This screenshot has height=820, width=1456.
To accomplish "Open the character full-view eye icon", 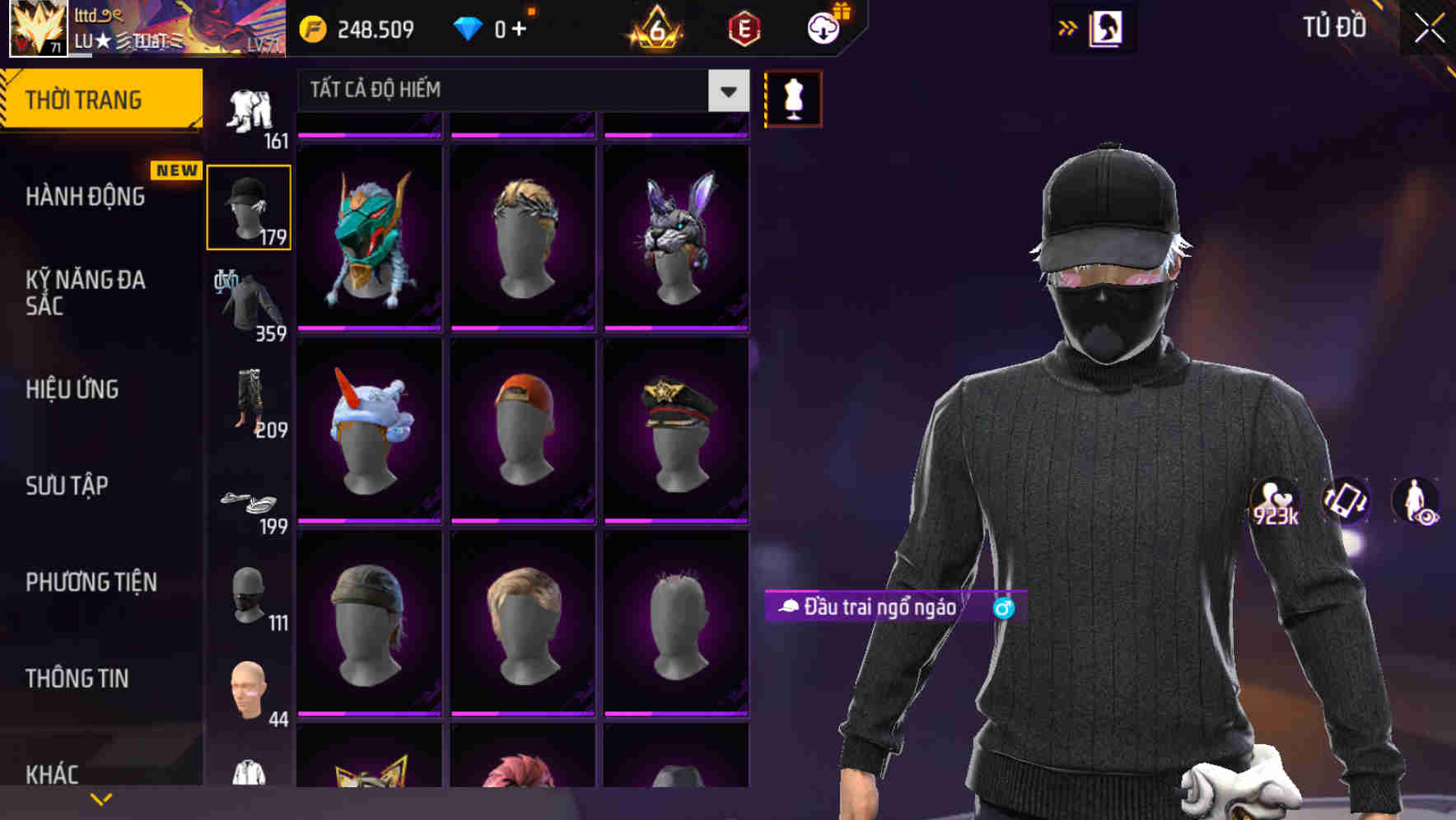I will coord(1426,502).
